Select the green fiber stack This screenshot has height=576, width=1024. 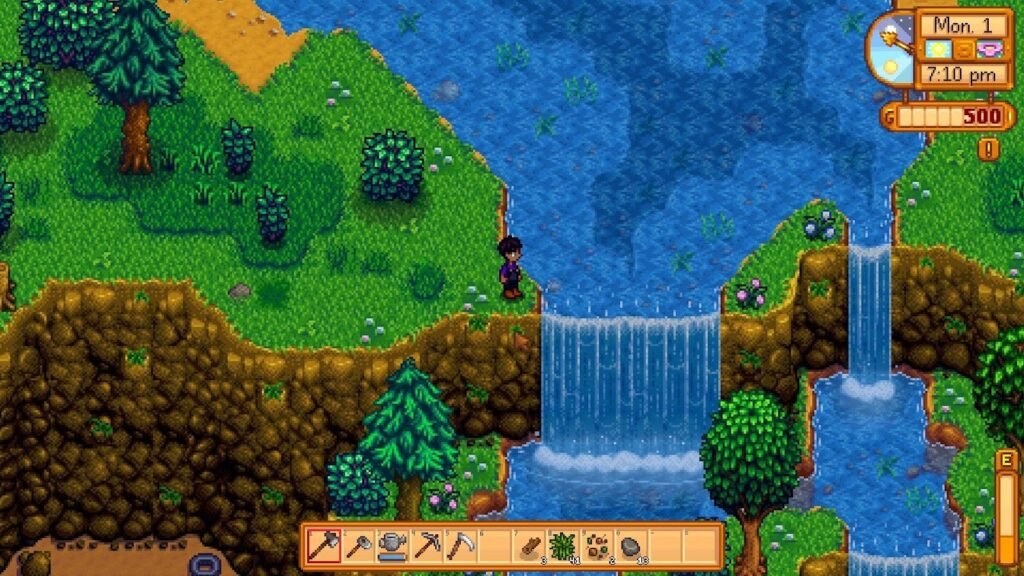pos(563,546)
